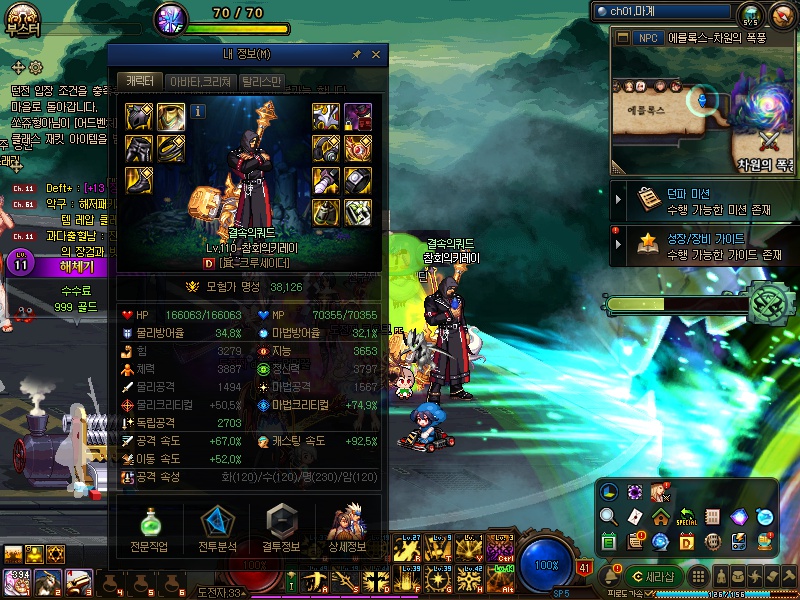
Task: Select the headphones accessory slot
Action: (x=327, y=148)
